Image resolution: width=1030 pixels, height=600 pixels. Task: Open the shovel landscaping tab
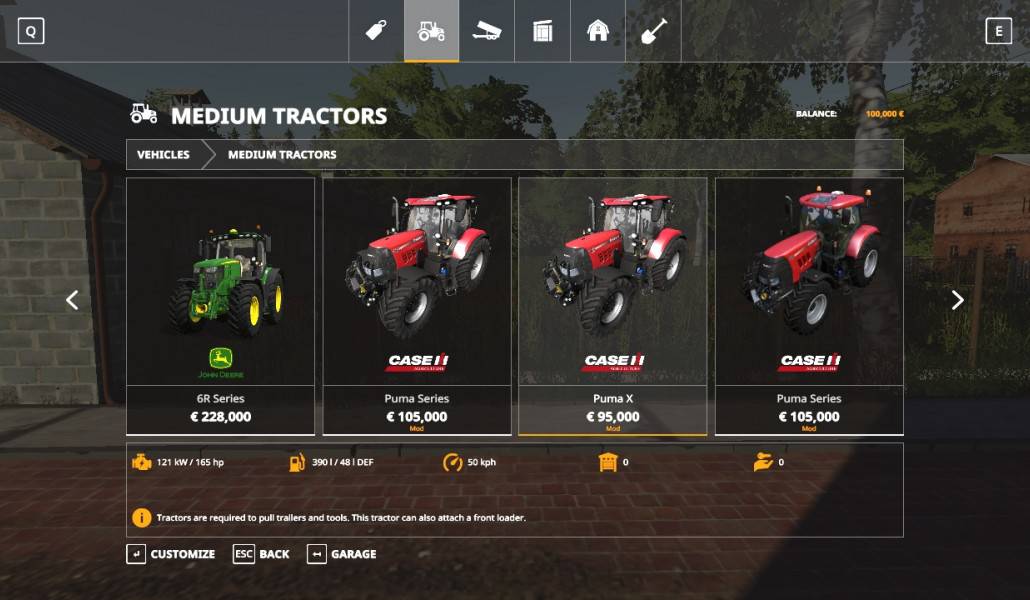pos(653,31)
